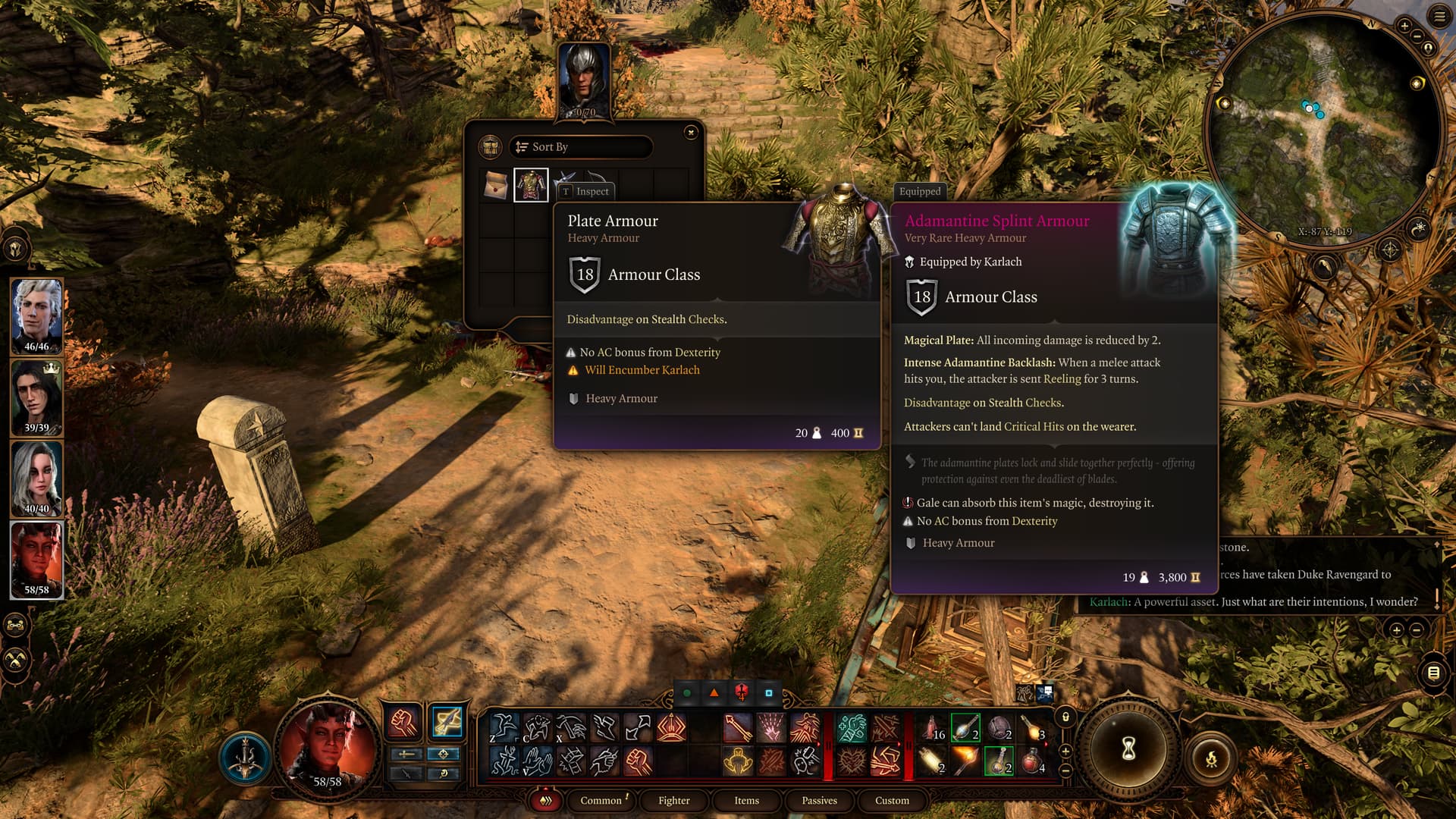Click the take-all chest icon button

pos(491,147)
